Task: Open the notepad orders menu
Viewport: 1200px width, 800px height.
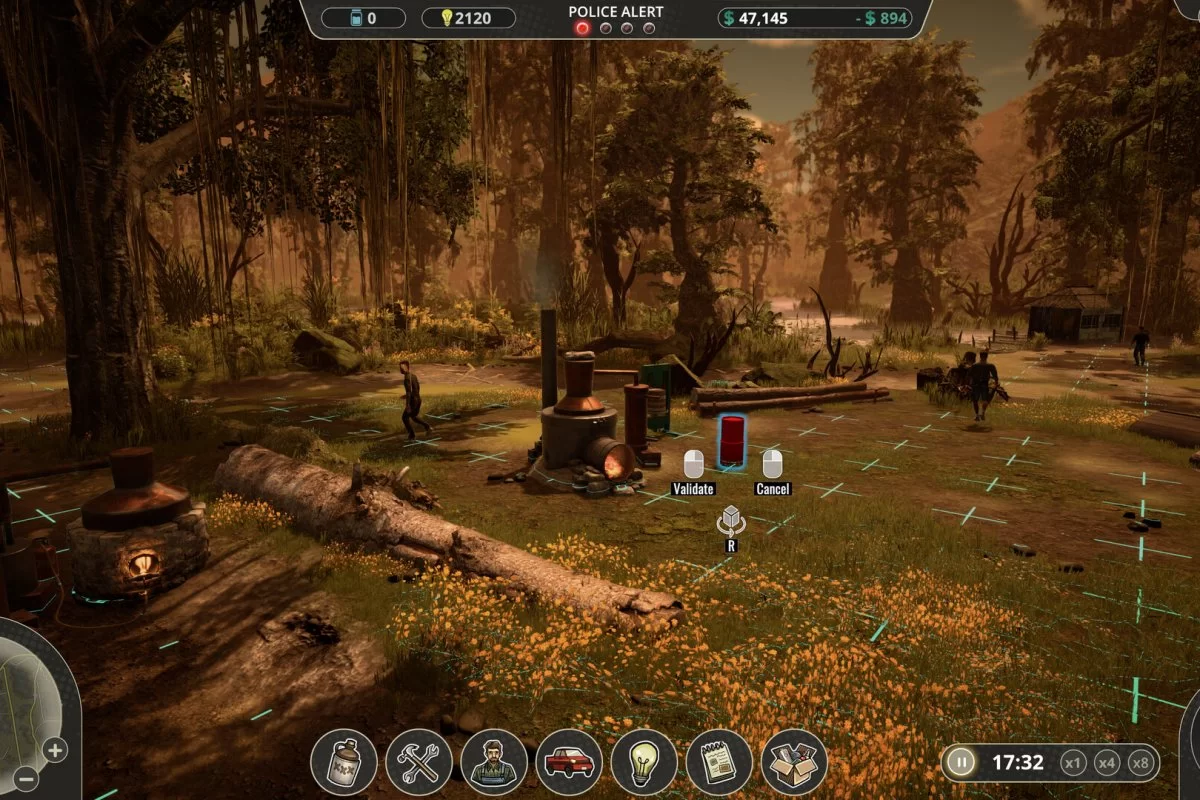Action: click(719, 762)
